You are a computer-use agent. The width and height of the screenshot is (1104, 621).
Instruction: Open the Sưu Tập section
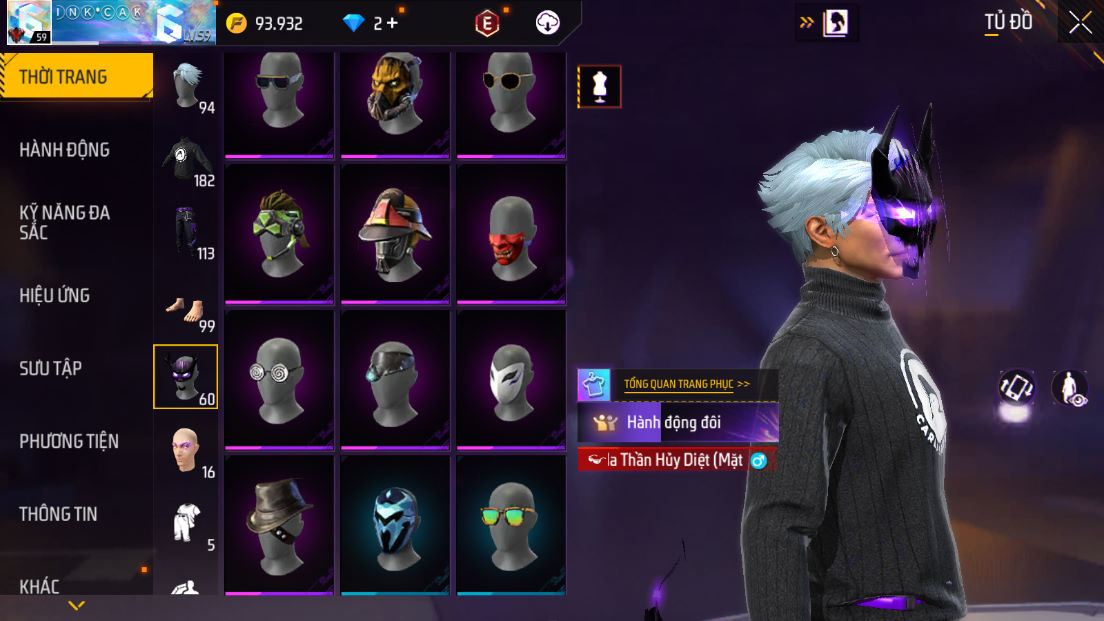click(50, 368)
